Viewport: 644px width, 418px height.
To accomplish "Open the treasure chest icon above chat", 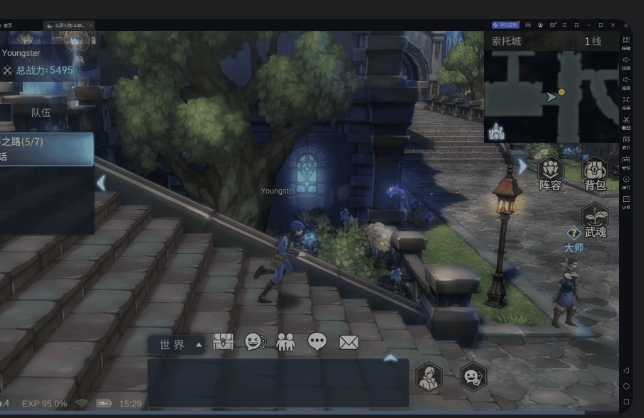I will pyautogui.click(x=224, y=342).
